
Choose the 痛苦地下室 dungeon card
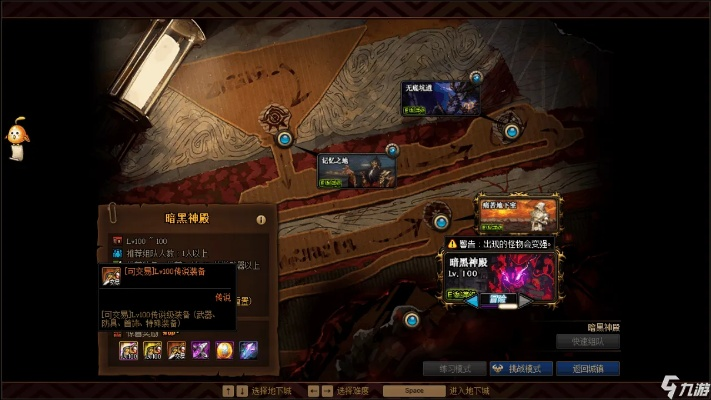[x=516, y=214]
